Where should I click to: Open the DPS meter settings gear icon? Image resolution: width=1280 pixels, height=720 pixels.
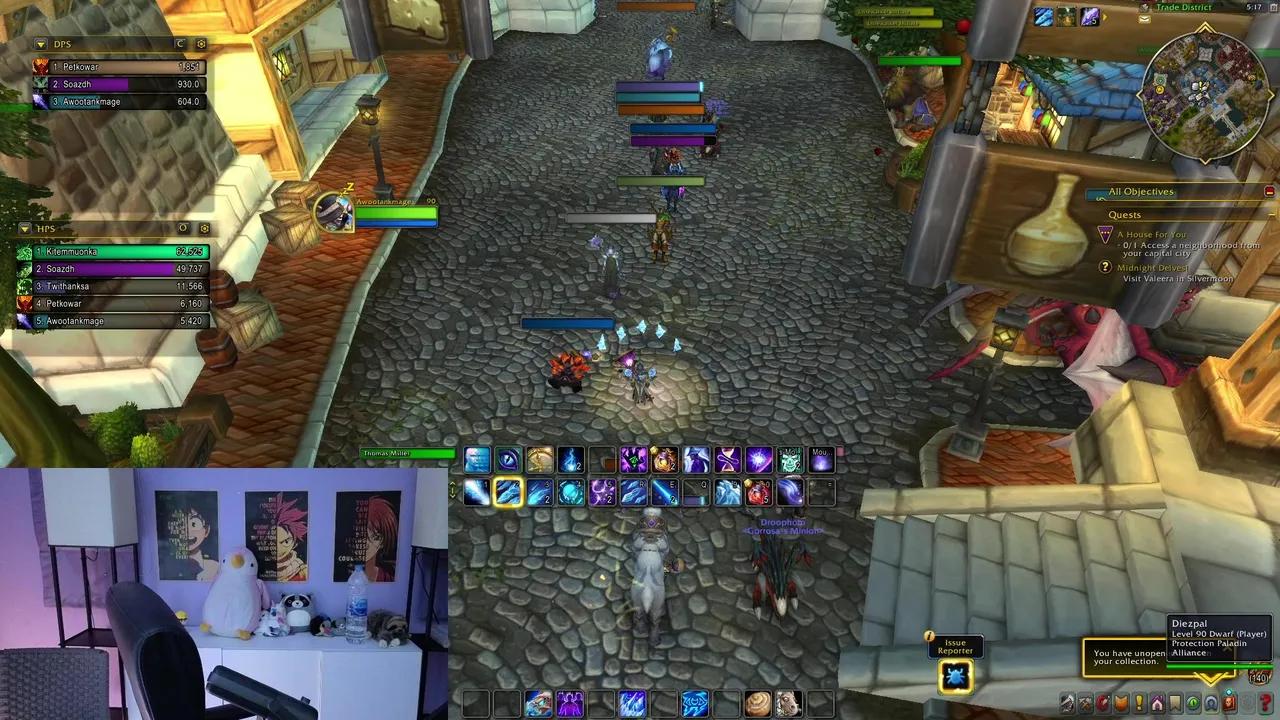click(201, 44)
